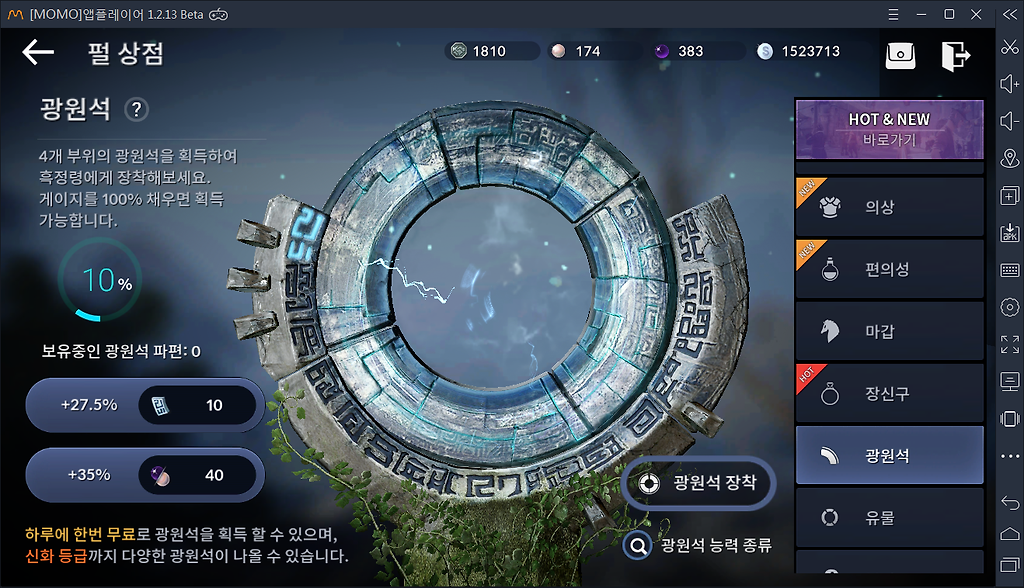Image resolution: width=1024 pixels, height=588 pixels.
Task: Choose the 장신구 shop category
Action: pos(889,394)
